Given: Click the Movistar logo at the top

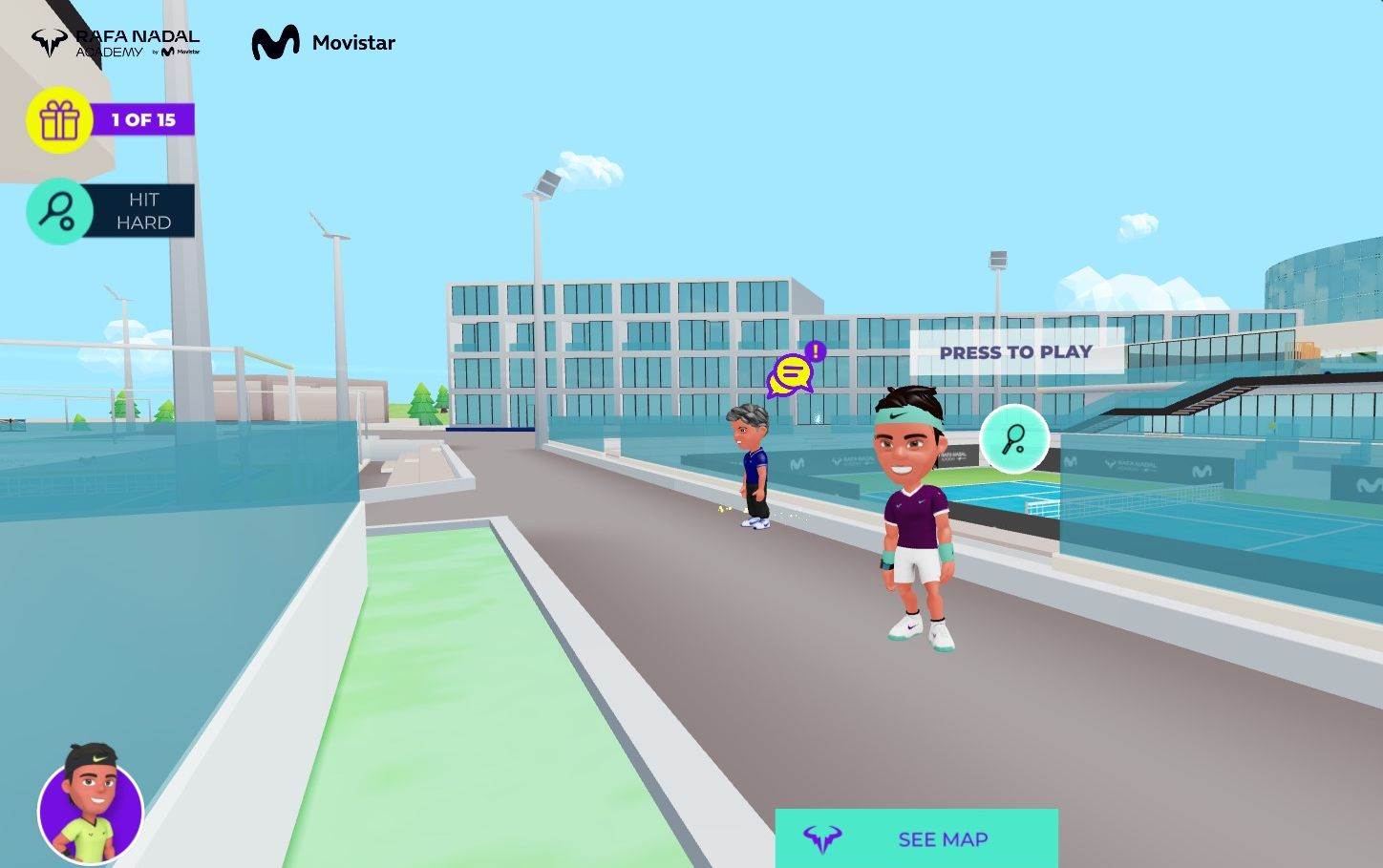Looking at the screenshot, I should tap(322, 42).
